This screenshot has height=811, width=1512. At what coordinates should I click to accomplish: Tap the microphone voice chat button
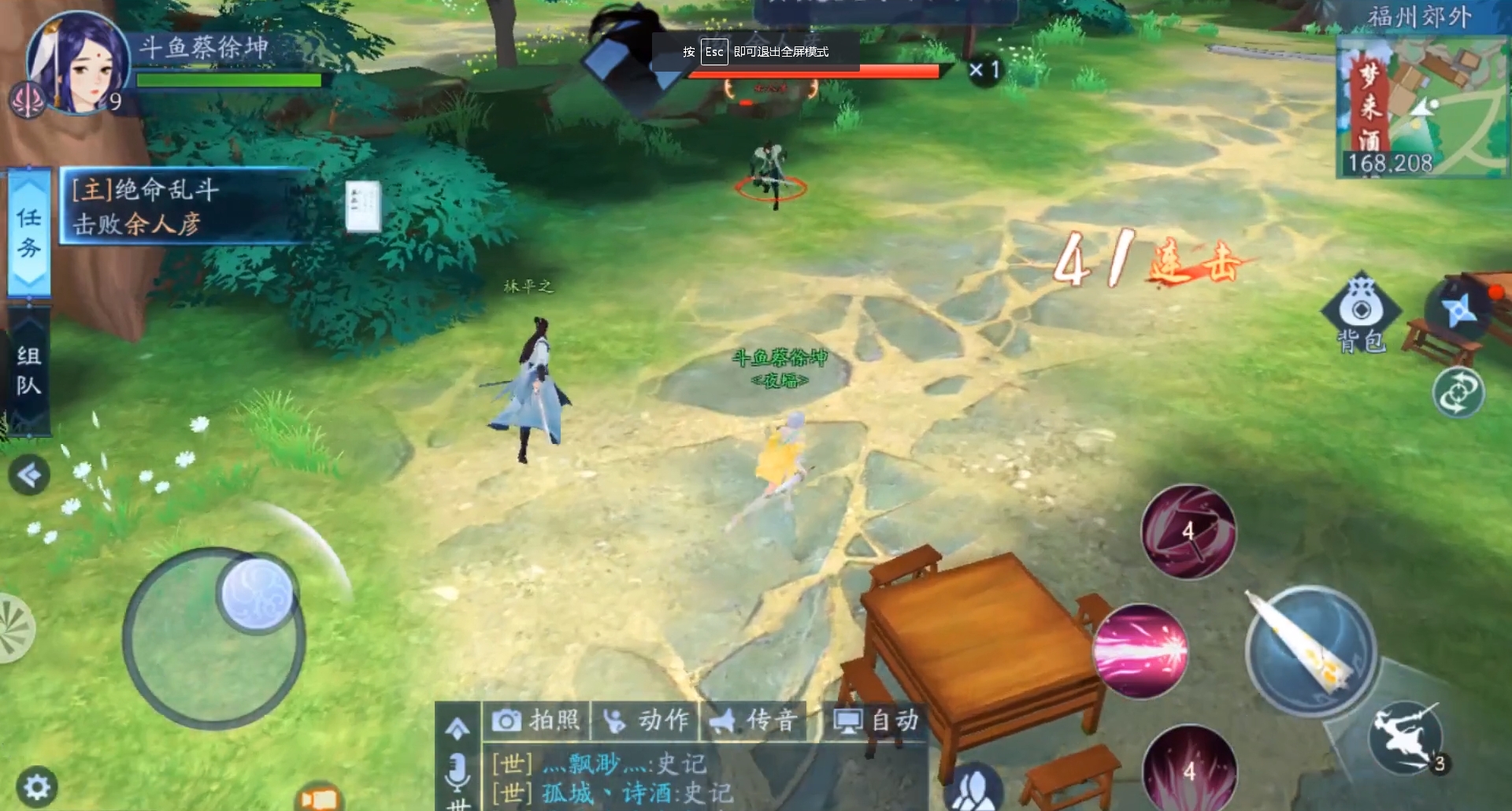pyautogui.click(x=457, y=772)
